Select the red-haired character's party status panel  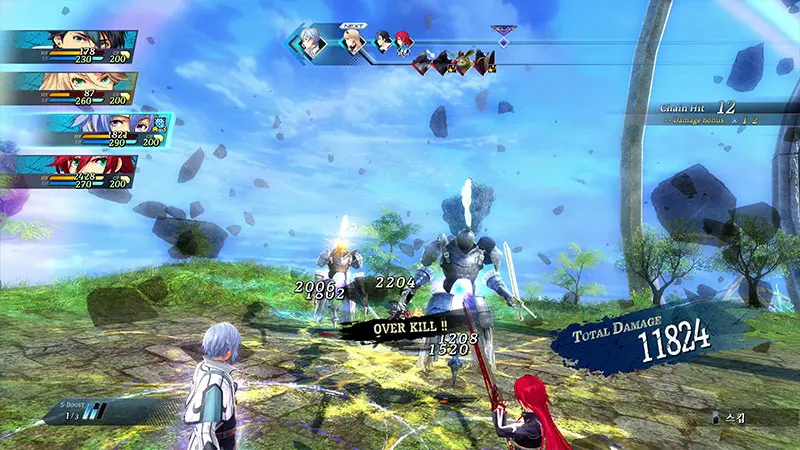(70, 171)
